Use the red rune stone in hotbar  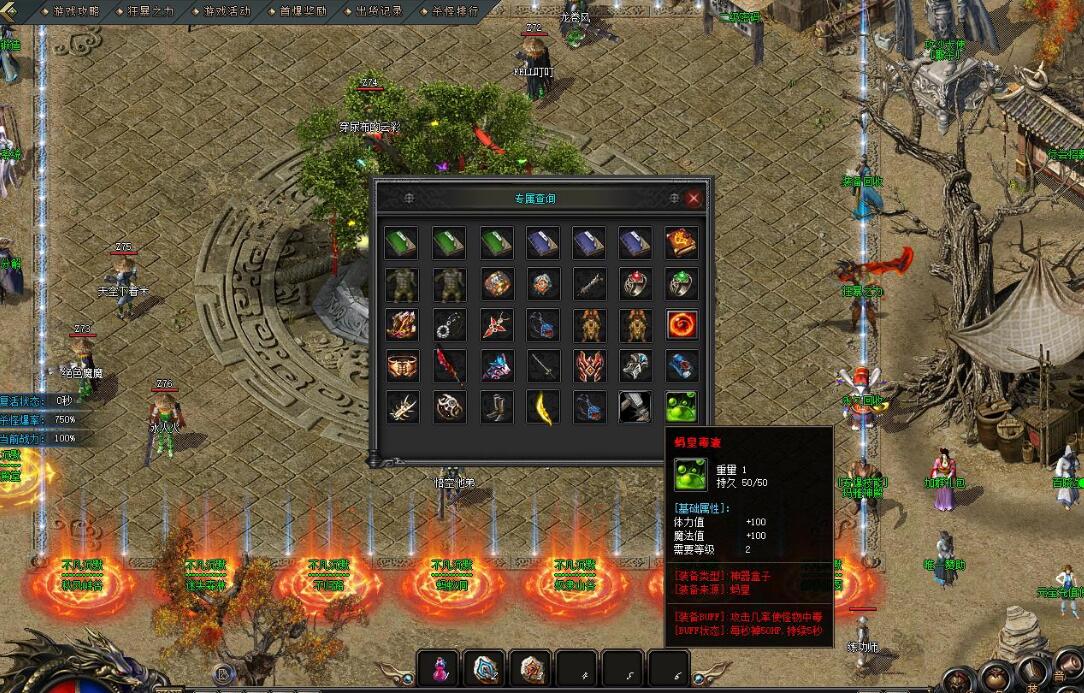click(x=533, y=669)
